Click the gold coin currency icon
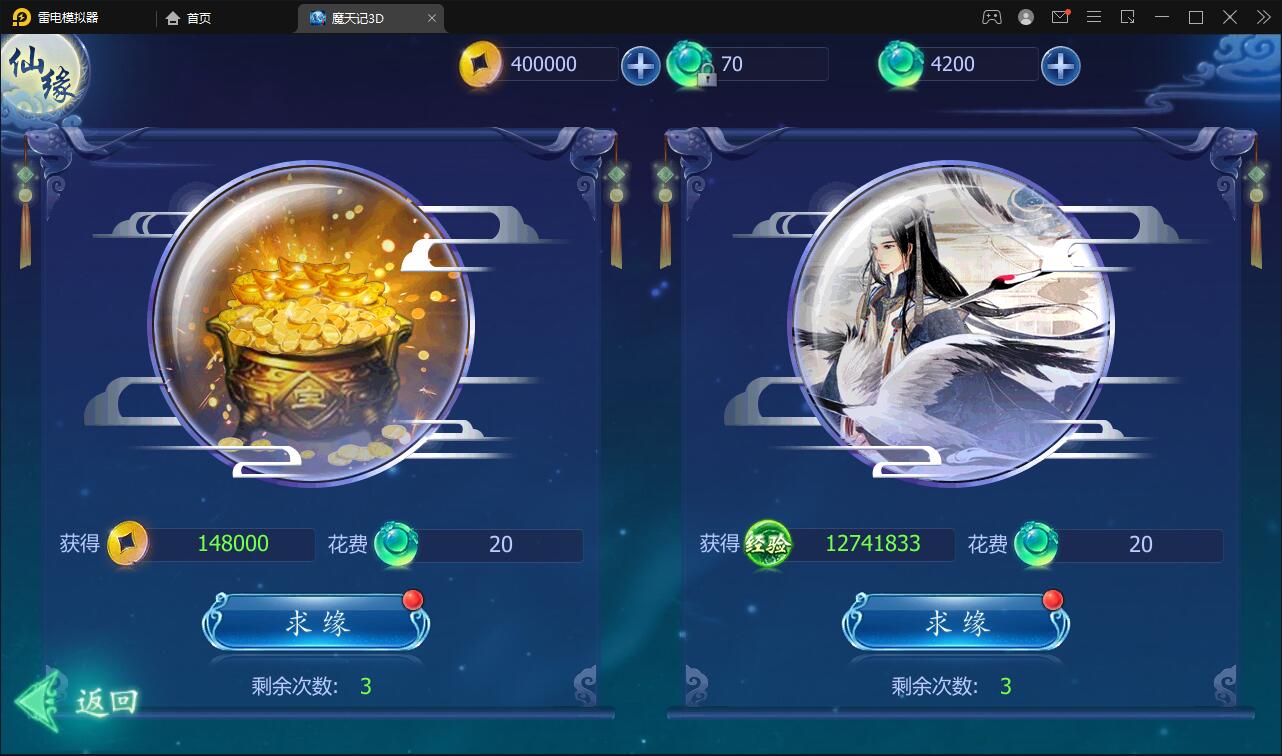 (x=479, y=63)
